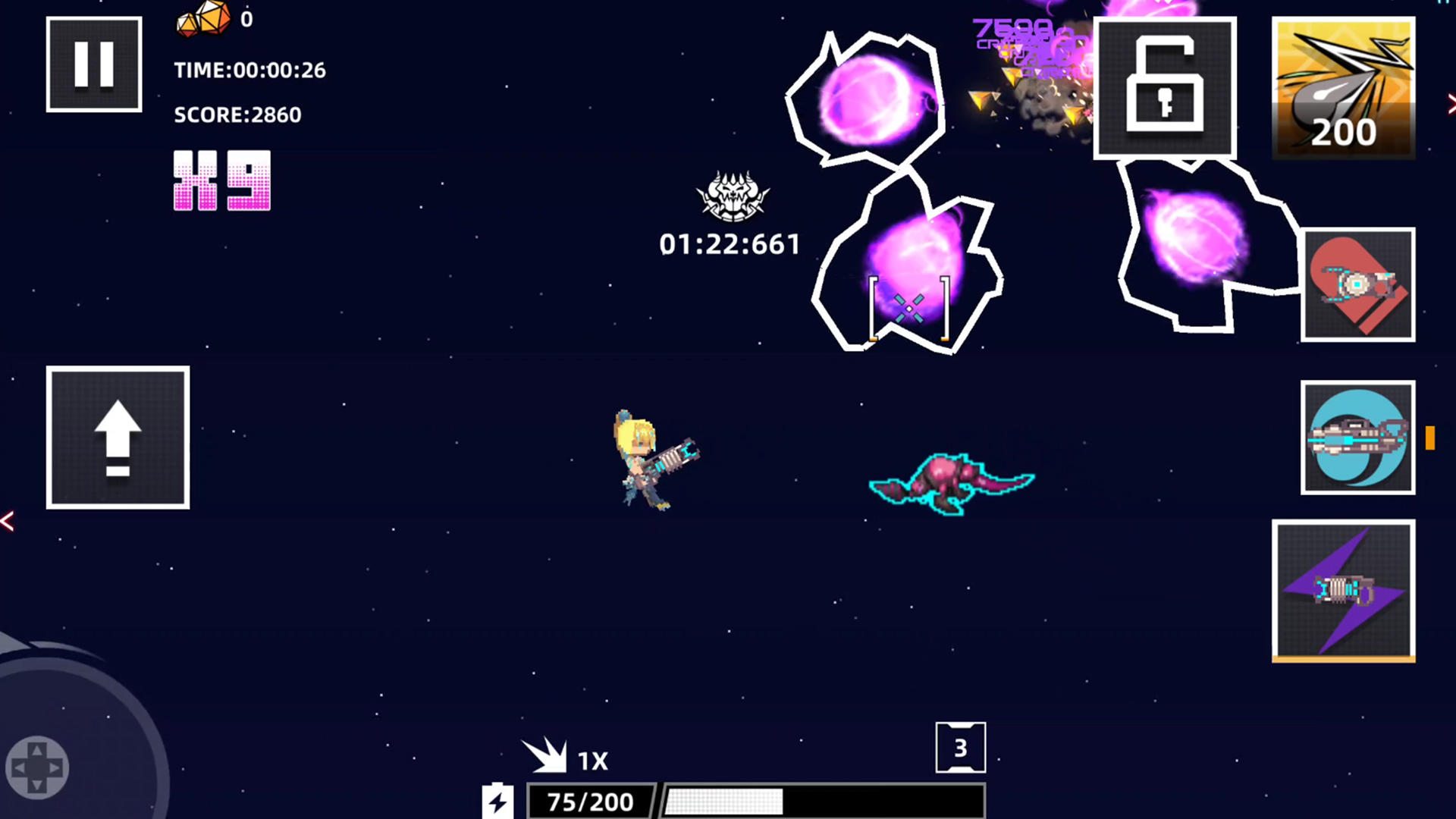Tap the virtual d-pad joystick

click(37, 767)
